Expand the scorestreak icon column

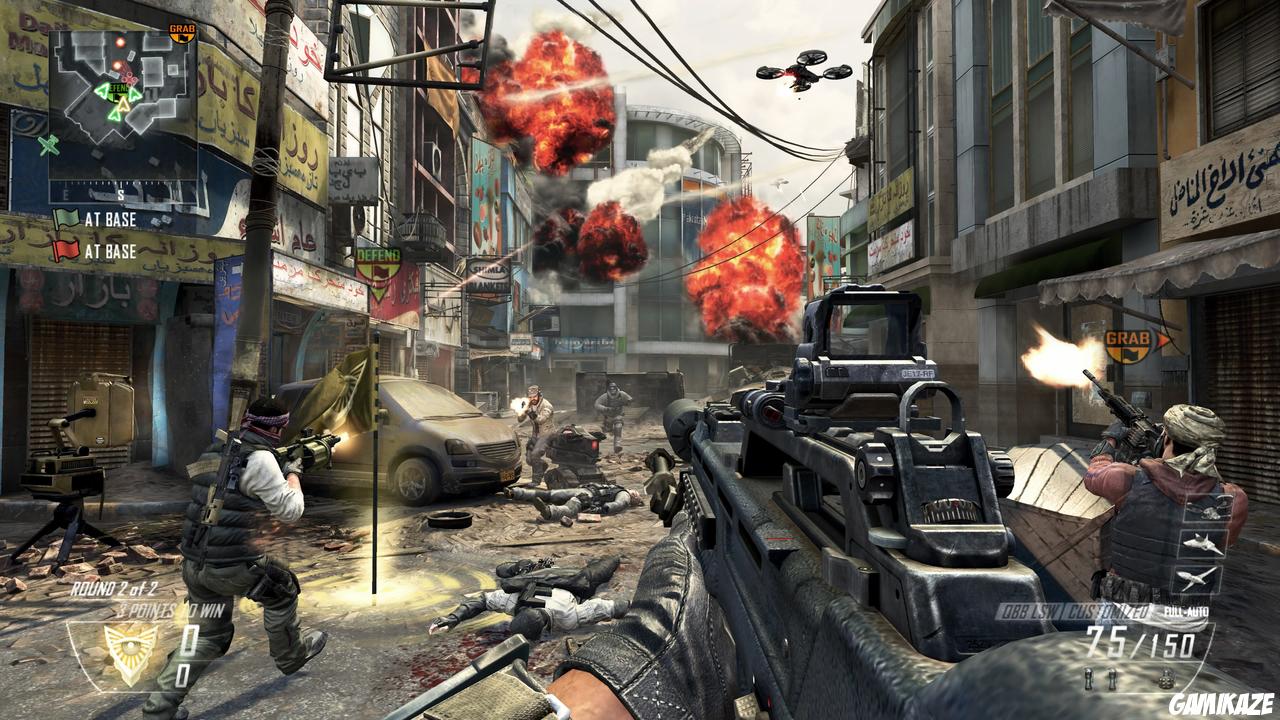pos(1200,545)
